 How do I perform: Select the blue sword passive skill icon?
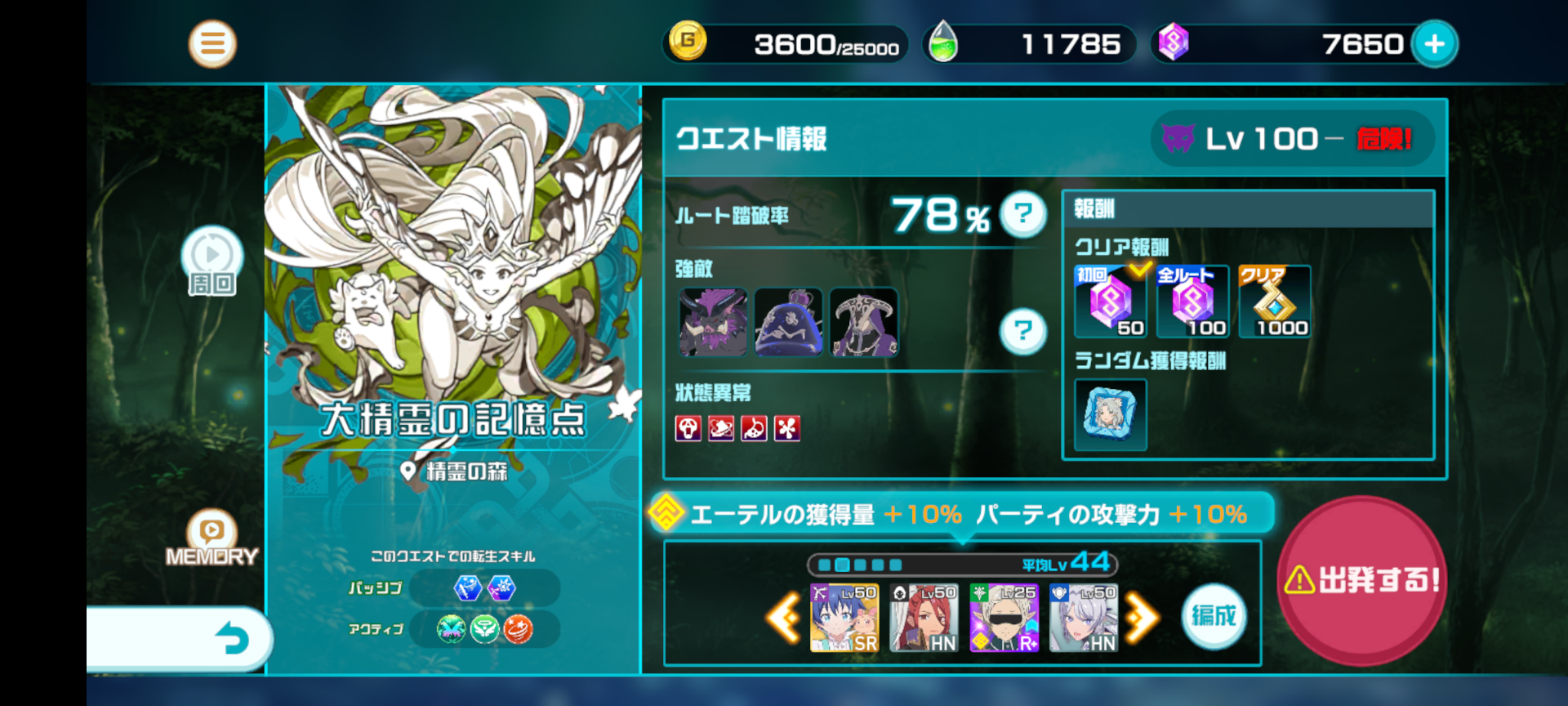[467, 588]
